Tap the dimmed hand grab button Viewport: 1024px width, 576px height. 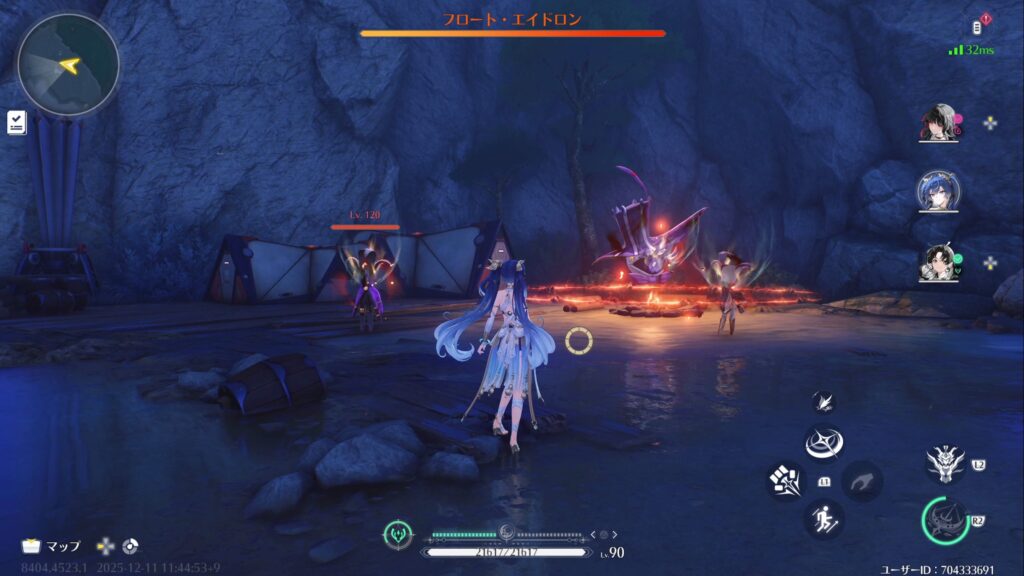pyautogui.click(x=862, y=481)
